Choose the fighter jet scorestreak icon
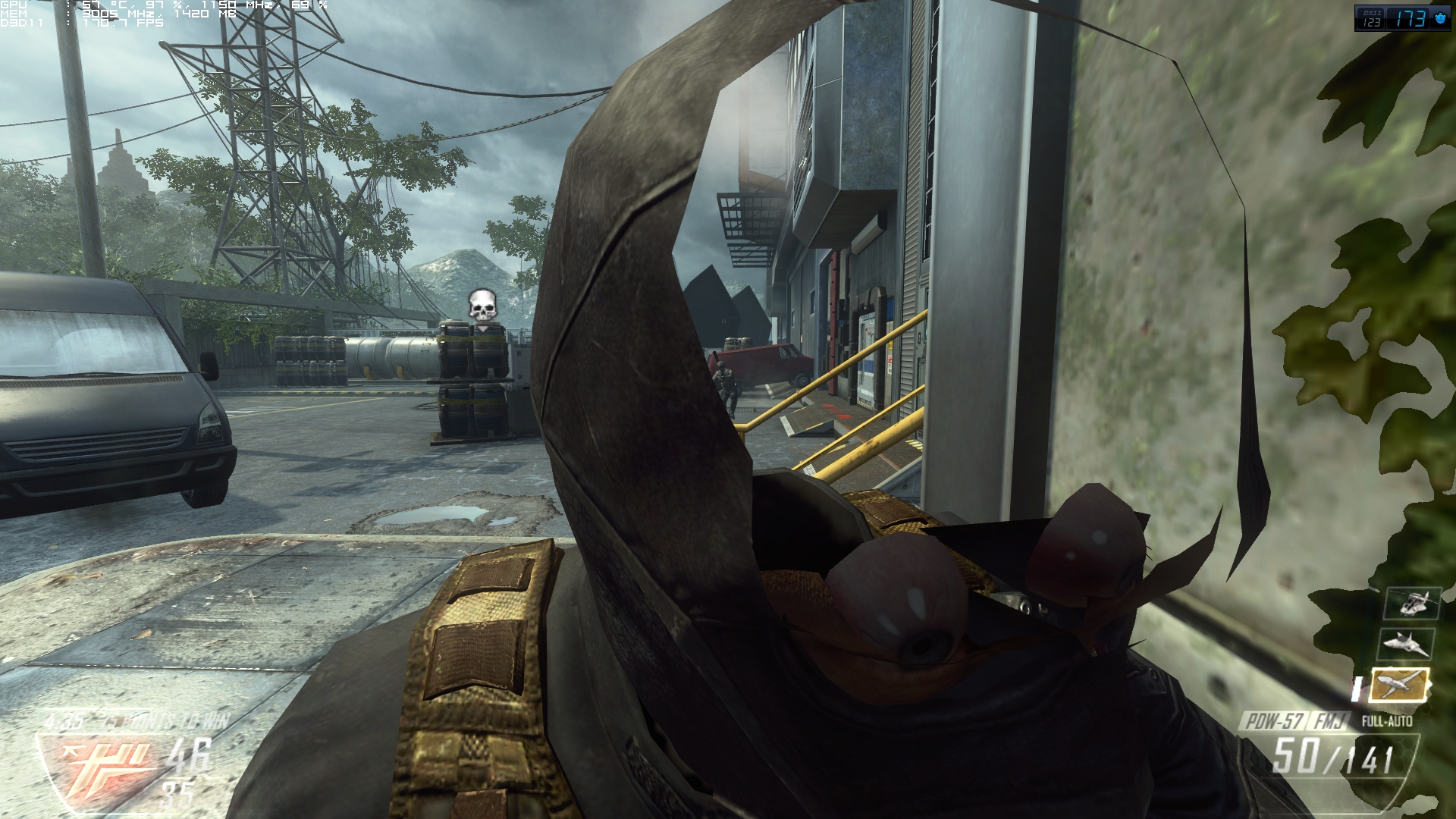 pyautogui.click(x=1407, y=645)
